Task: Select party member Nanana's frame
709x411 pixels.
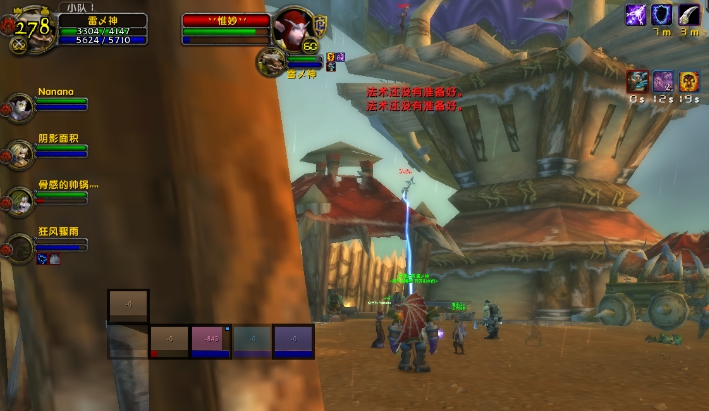Action: coord(21,105)
